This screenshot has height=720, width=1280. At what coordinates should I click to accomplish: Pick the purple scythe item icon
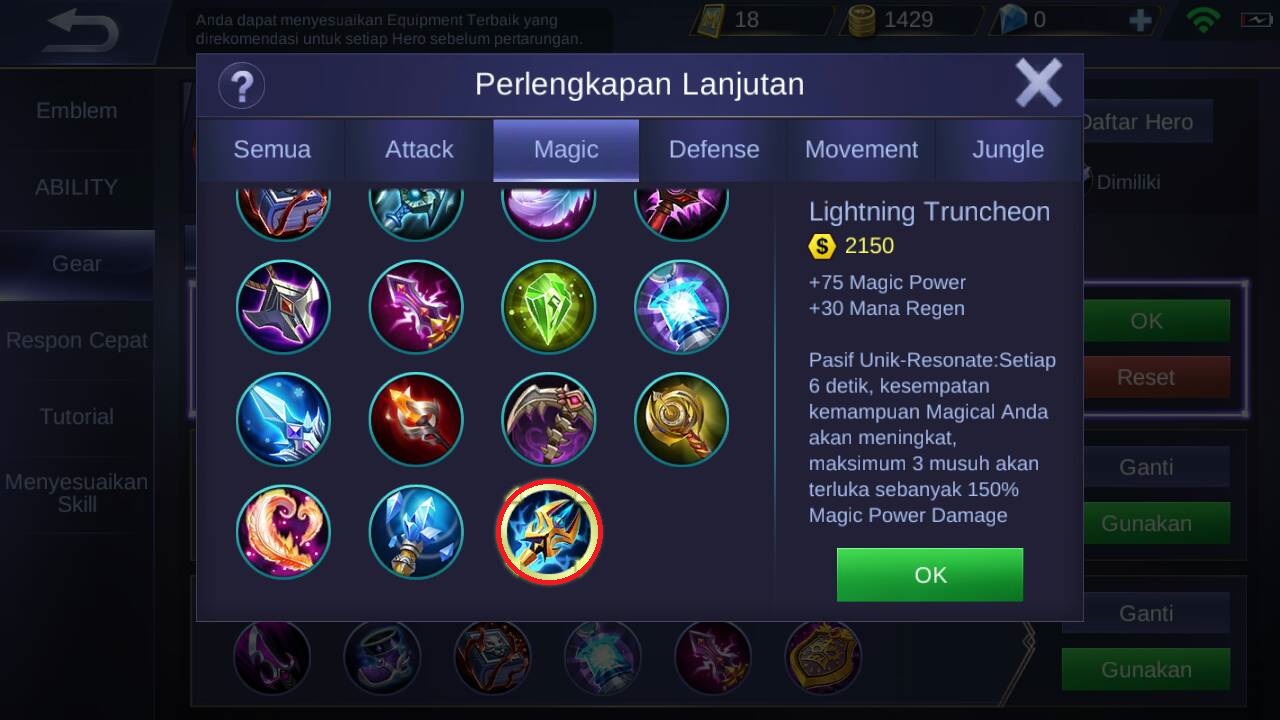pos(549,420)
